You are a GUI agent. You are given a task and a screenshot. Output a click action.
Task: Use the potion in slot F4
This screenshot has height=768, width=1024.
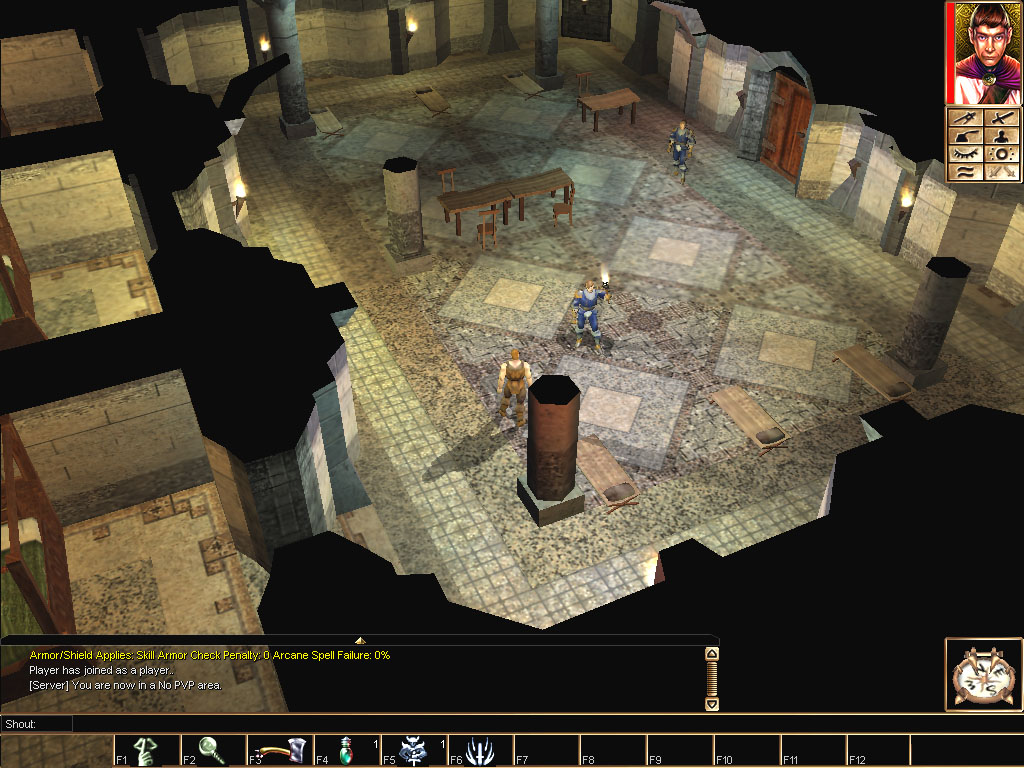(x=347, y=750)
